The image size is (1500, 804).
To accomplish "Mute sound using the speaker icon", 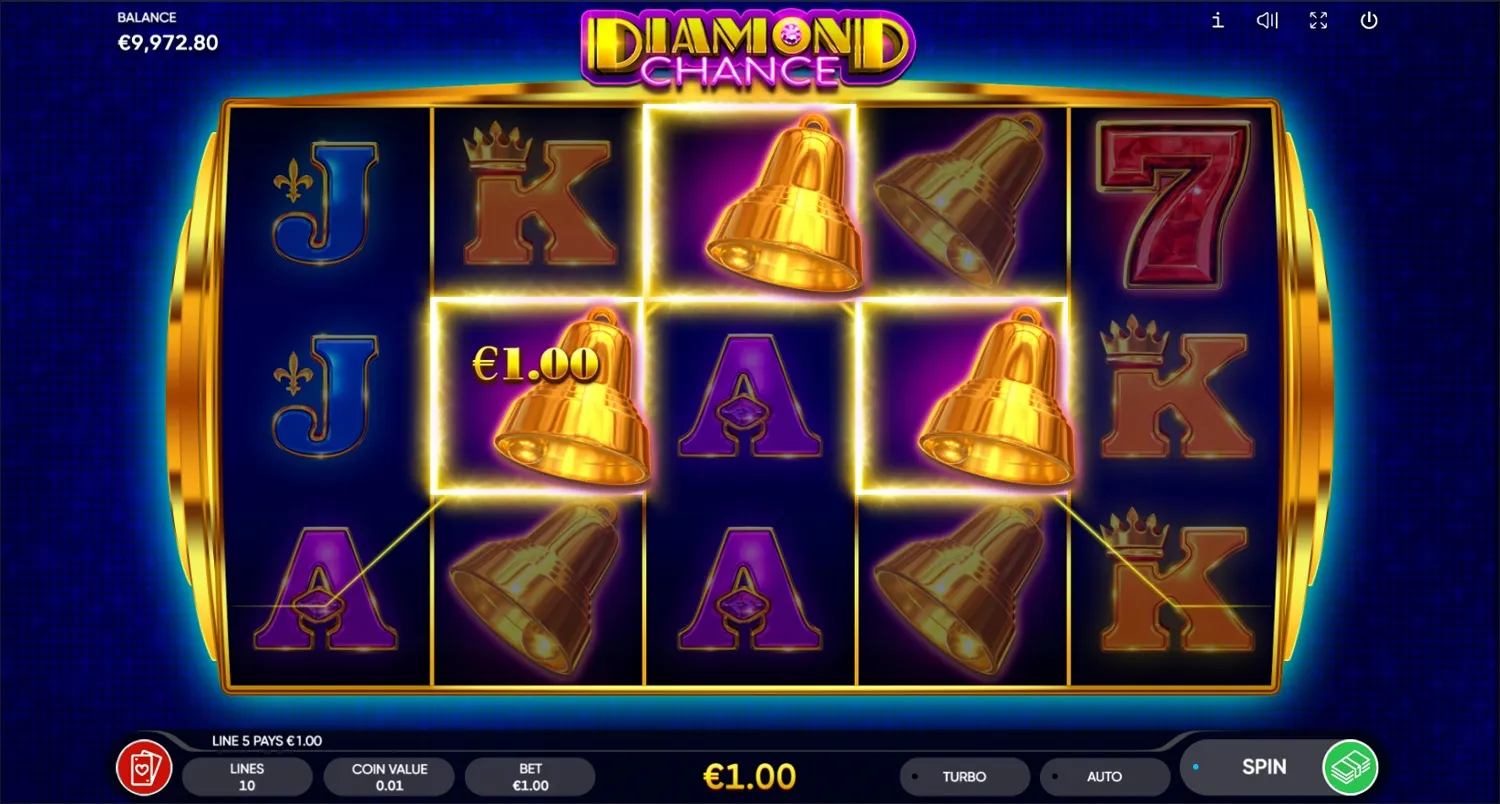I will tap(1267, 20).
